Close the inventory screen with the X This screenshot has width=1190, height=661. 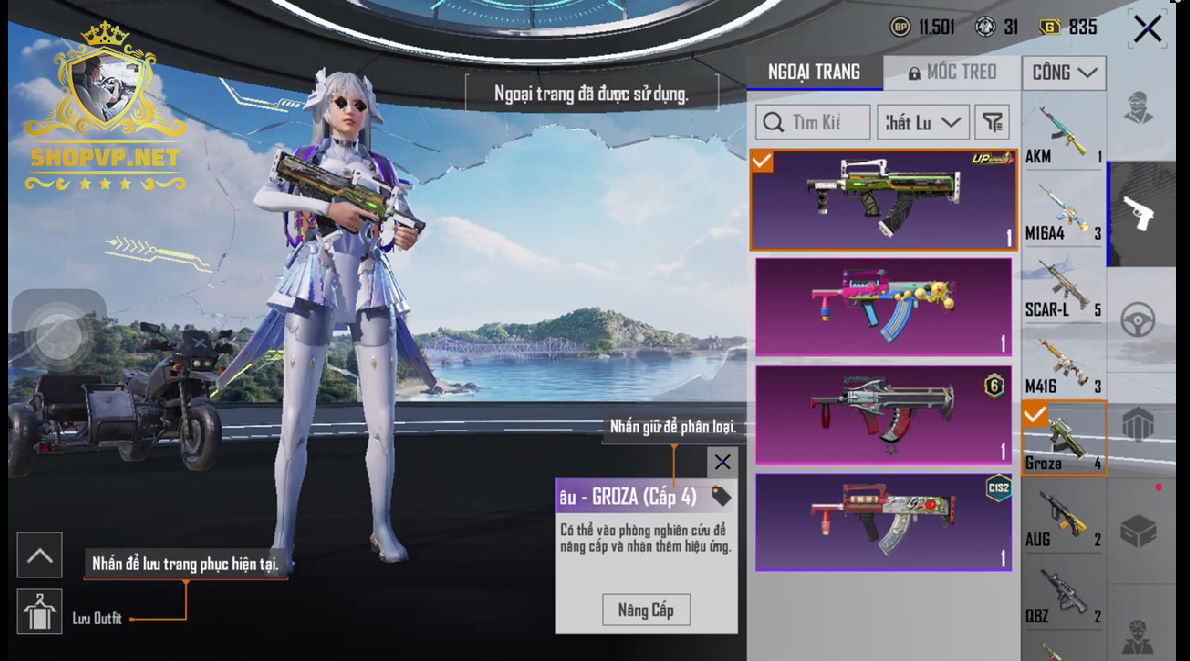point(1147,28)
